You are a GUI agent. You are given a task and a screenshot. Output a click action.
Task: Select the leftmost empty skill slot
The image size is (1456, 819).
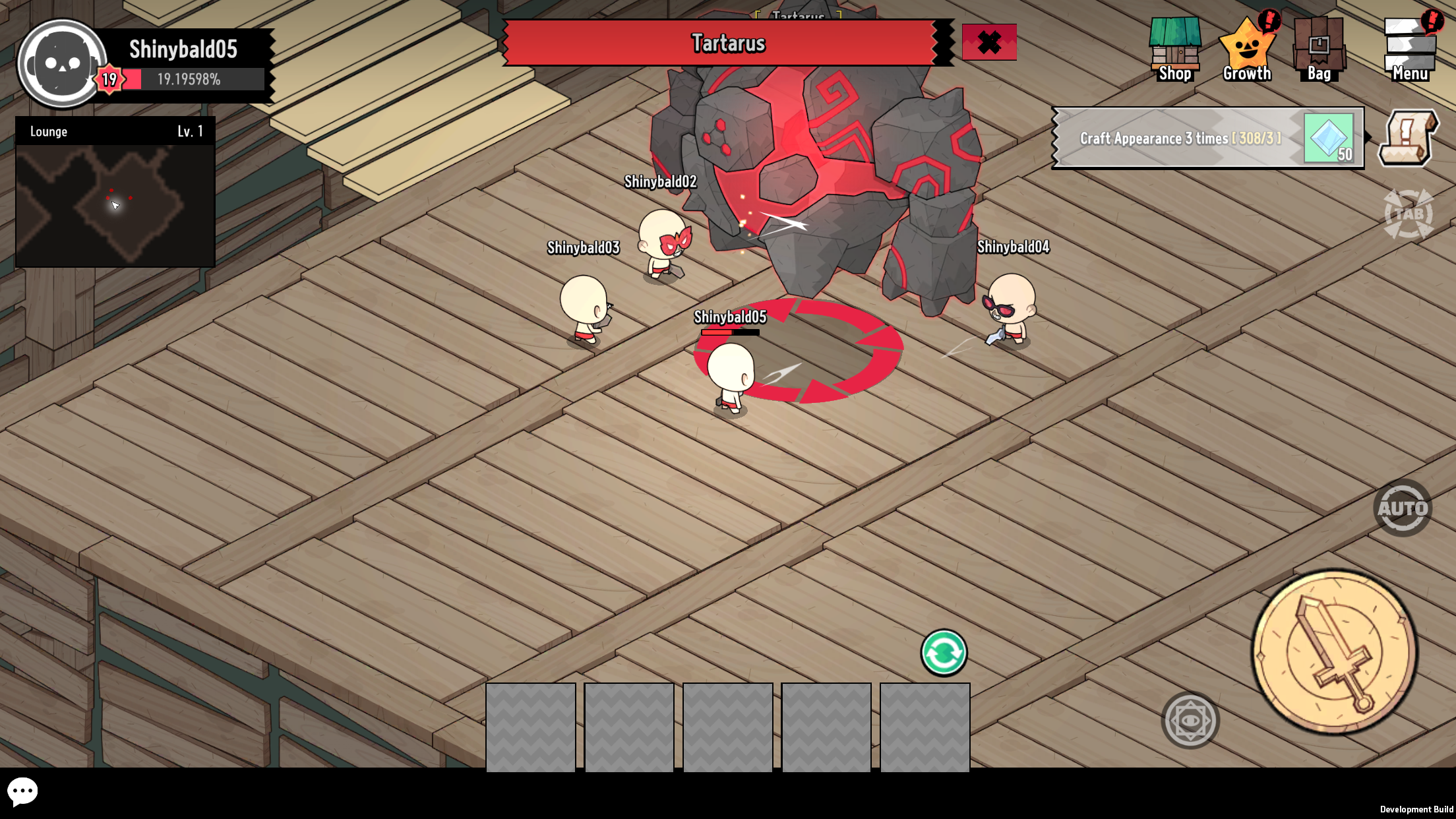[531, 726]
